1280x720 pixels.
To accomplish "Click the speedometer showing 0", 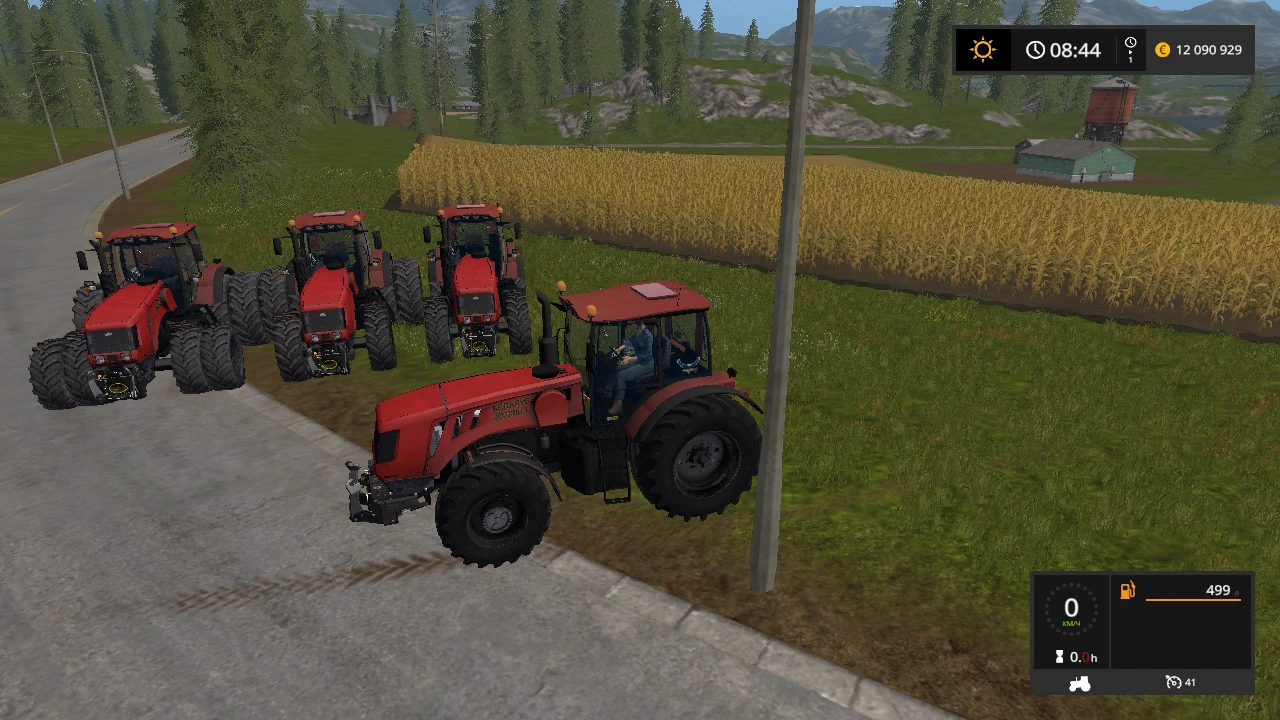I will click(1071, 608).
